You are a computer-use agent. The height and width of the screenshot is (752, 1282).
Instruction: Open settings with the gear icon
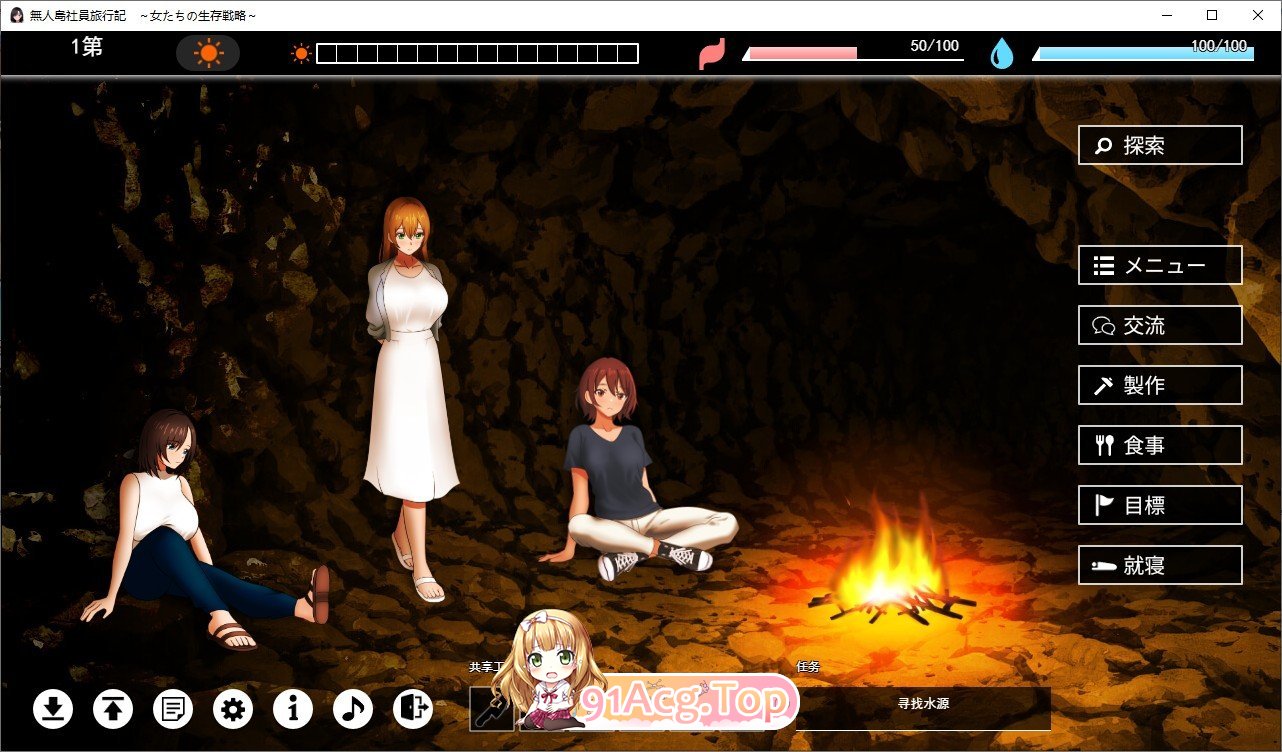tap(233, 709)
